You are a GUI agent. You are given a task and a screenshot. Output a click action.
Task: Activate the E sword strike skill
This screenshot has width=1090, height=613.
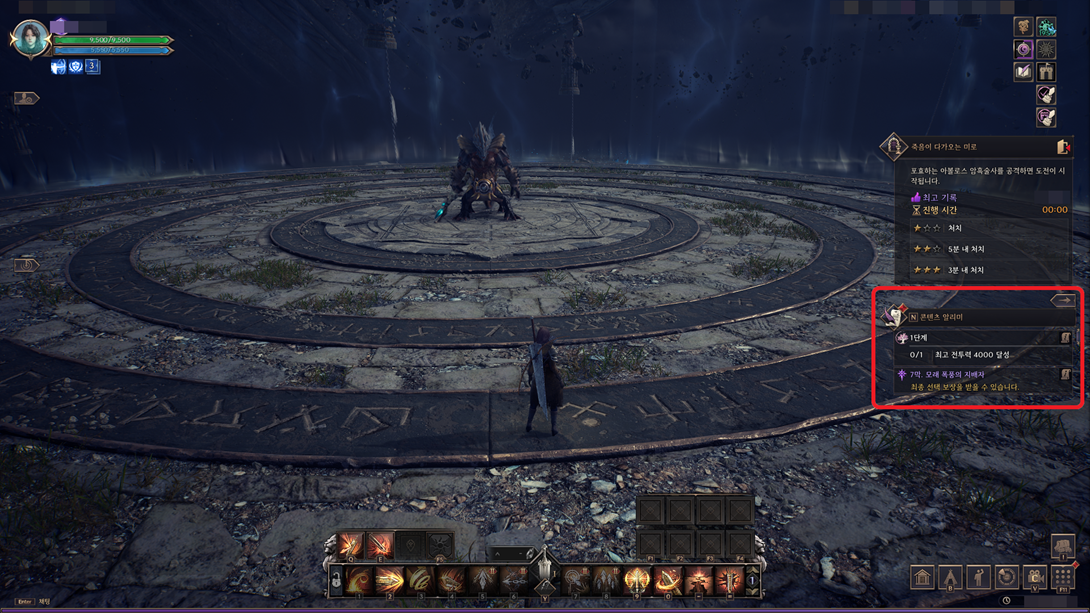pos(380,545)
